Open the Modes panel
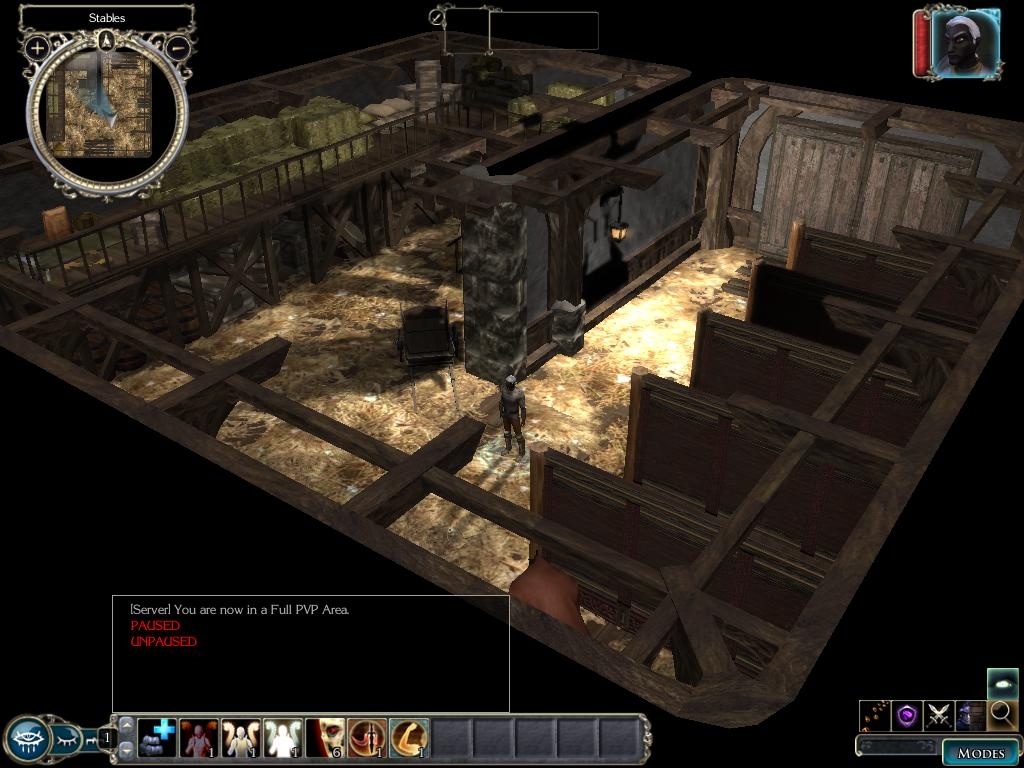This screenshot has width=1024, height=768. [x=979, y=752]
